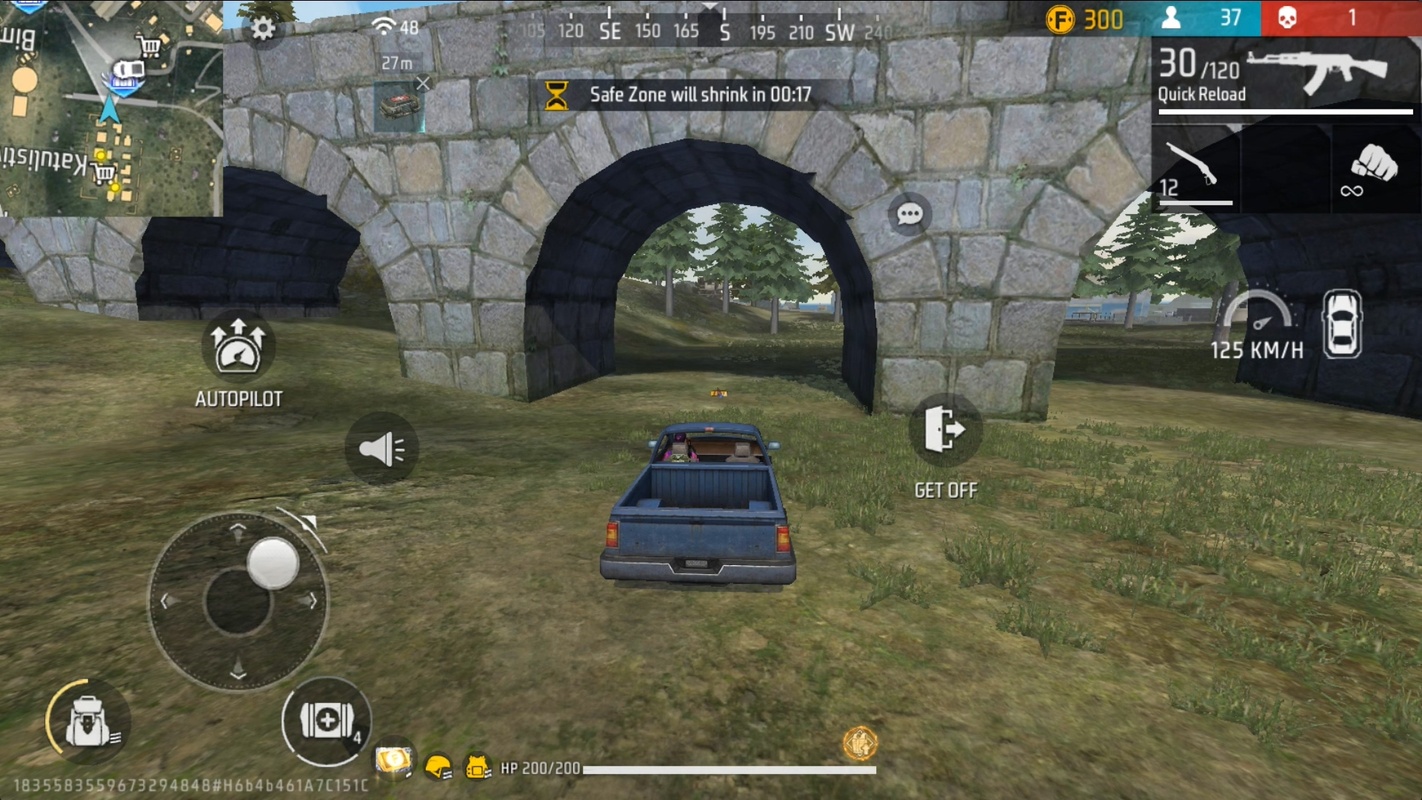Click the movement joystick knob
The width and height of the screenshot is (1422, 800).
tap(272, 563)
